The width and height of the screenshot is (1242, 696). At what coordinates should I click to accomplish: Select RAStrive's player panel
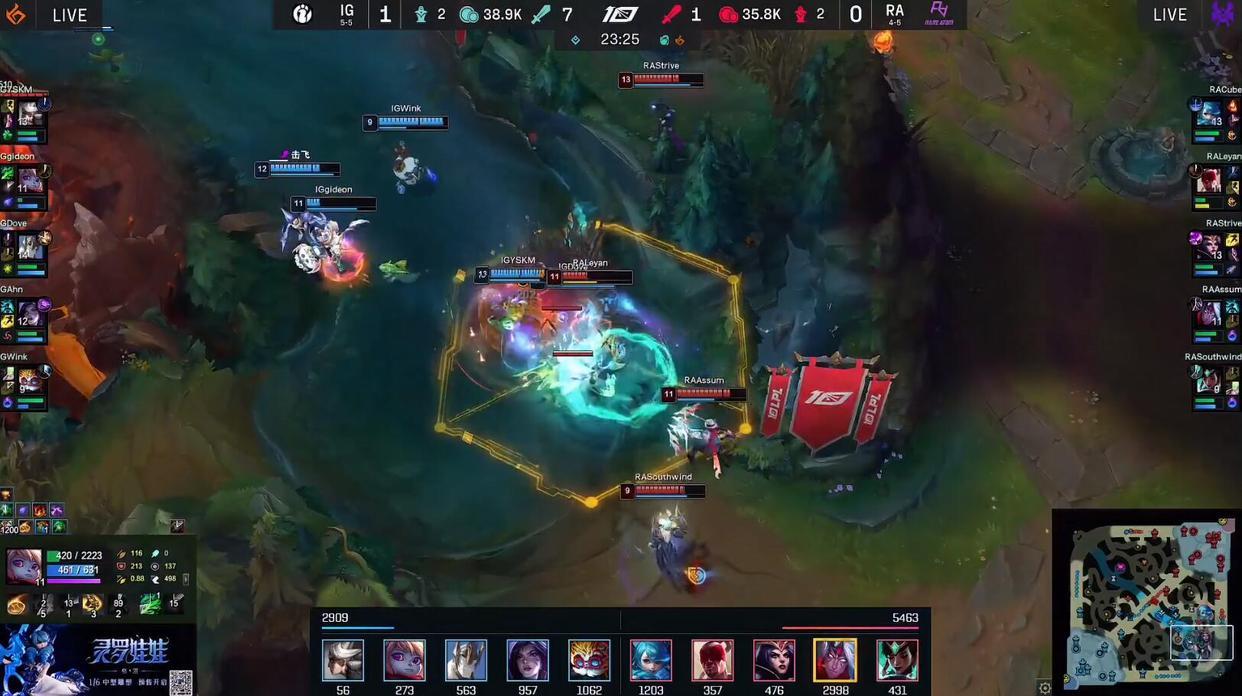tap(1215, 251)
